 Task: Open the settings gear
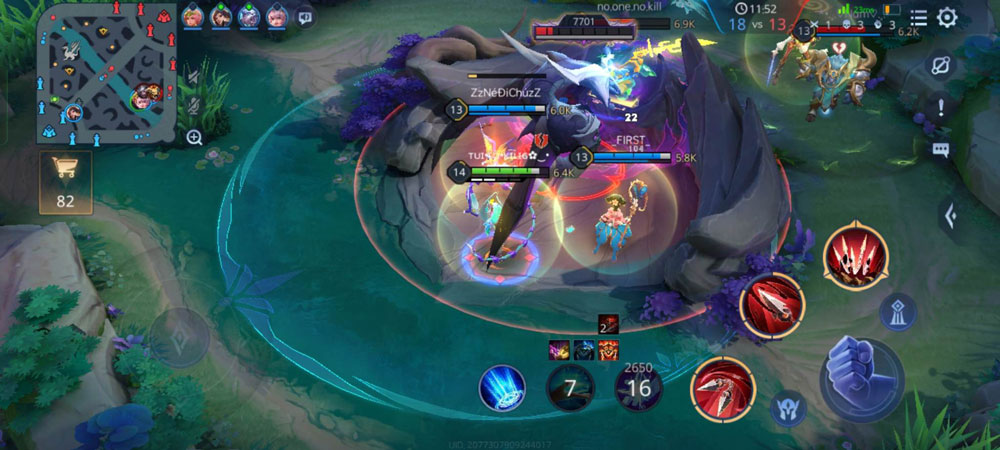(947, 17)
